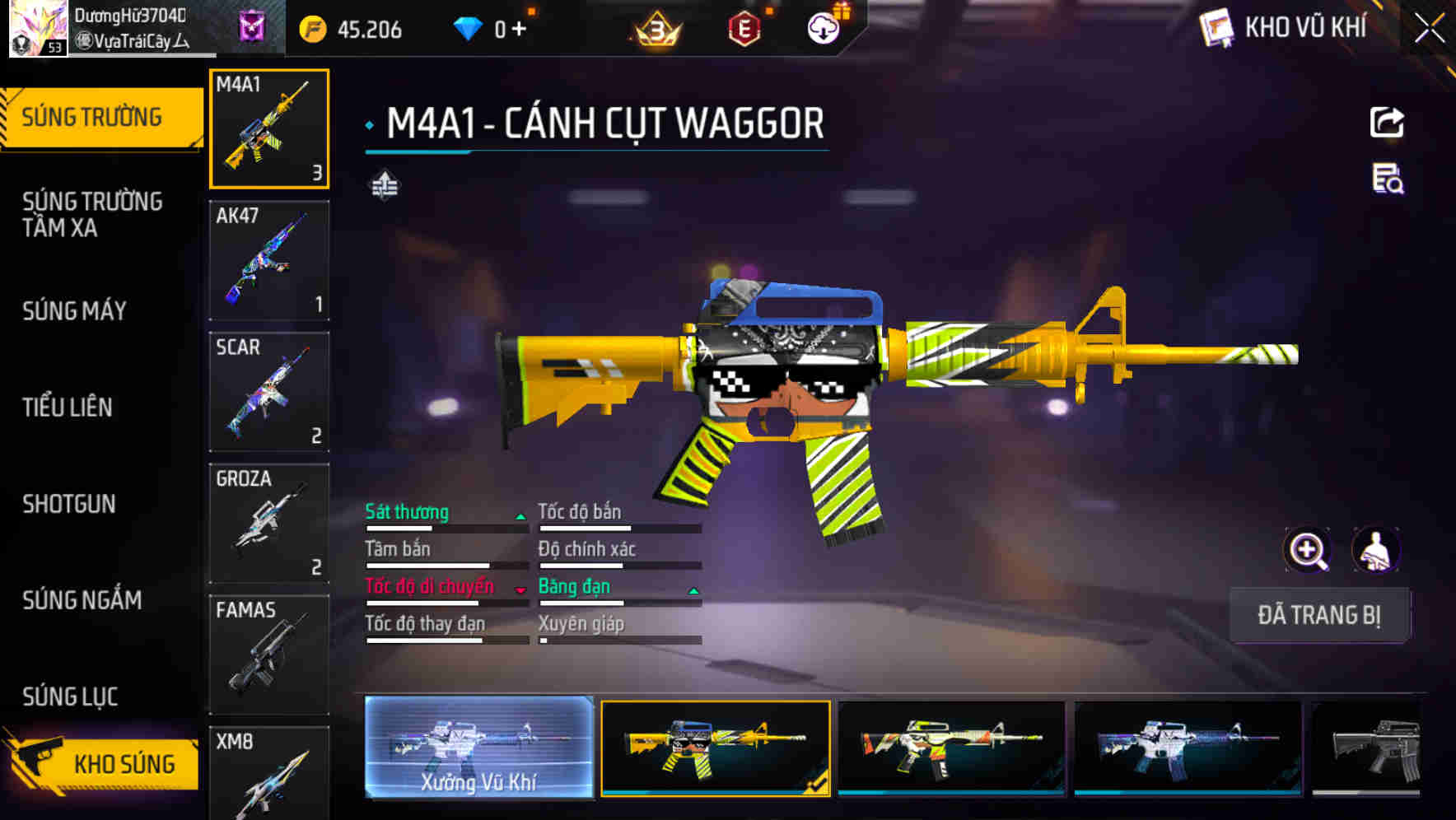Share the M4A1 skin

point(1387,123)
